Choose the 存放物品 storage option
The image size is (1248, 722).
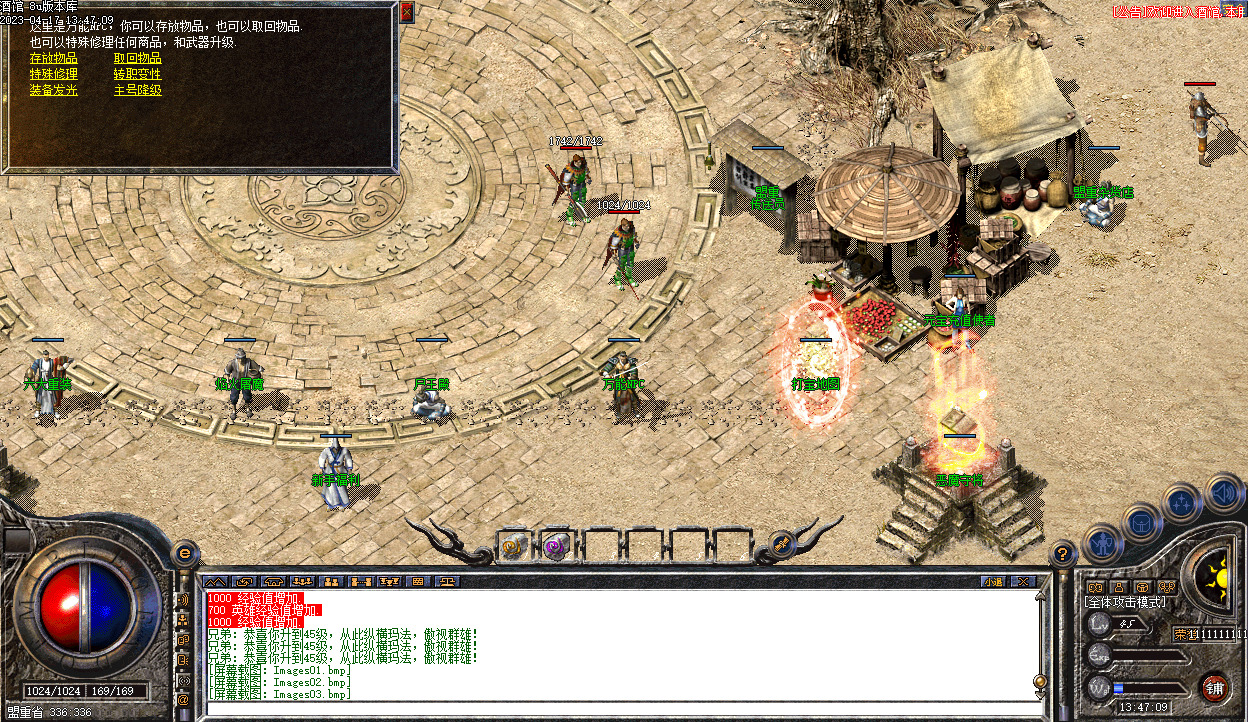click(54, 58)
